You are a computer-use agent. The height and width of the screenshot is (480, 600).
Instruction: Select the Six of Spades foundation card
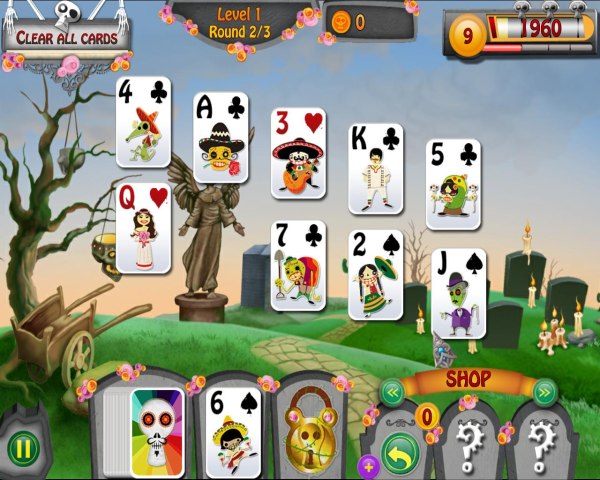pos(232,432)
